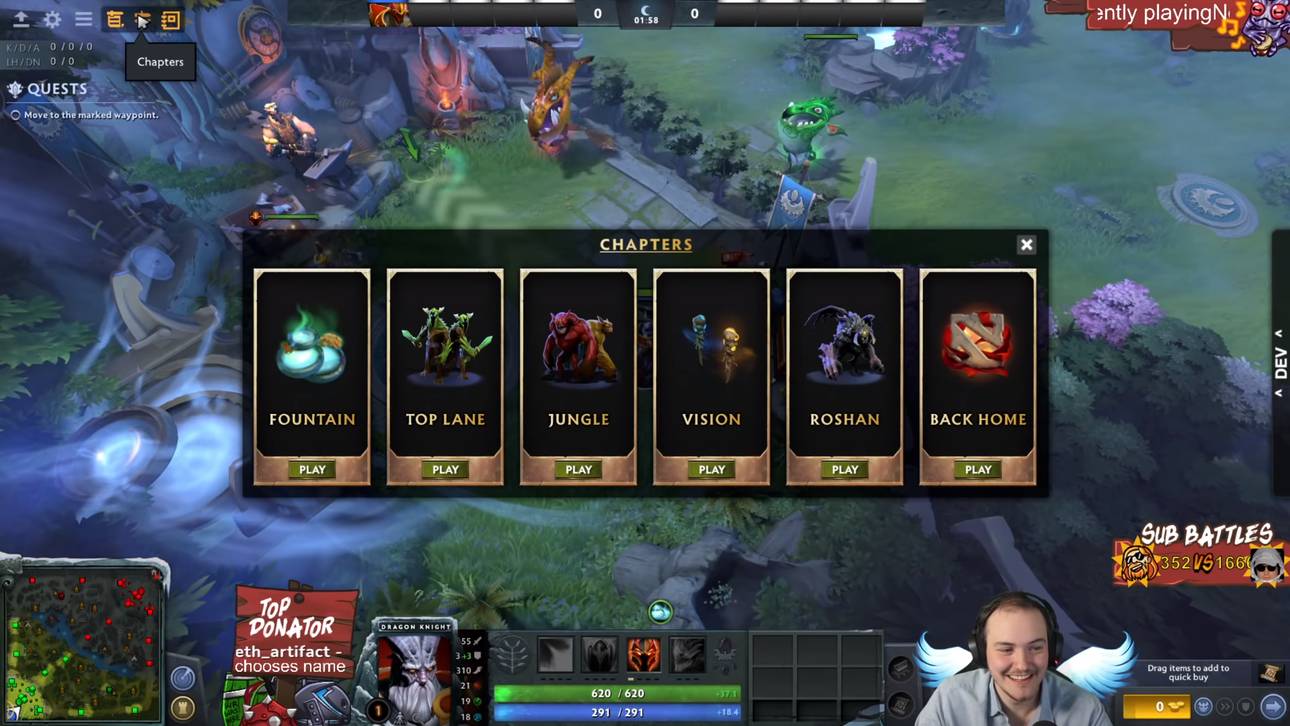
Task: Click the gold coin counter icon
Action: click(x=1159, y=706)
